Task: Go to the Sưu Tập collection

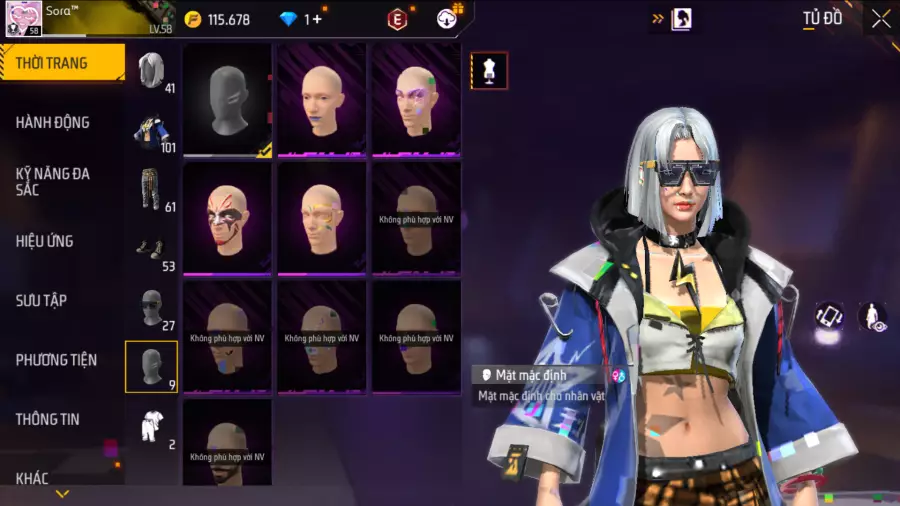Action: (x=42, y=300)
